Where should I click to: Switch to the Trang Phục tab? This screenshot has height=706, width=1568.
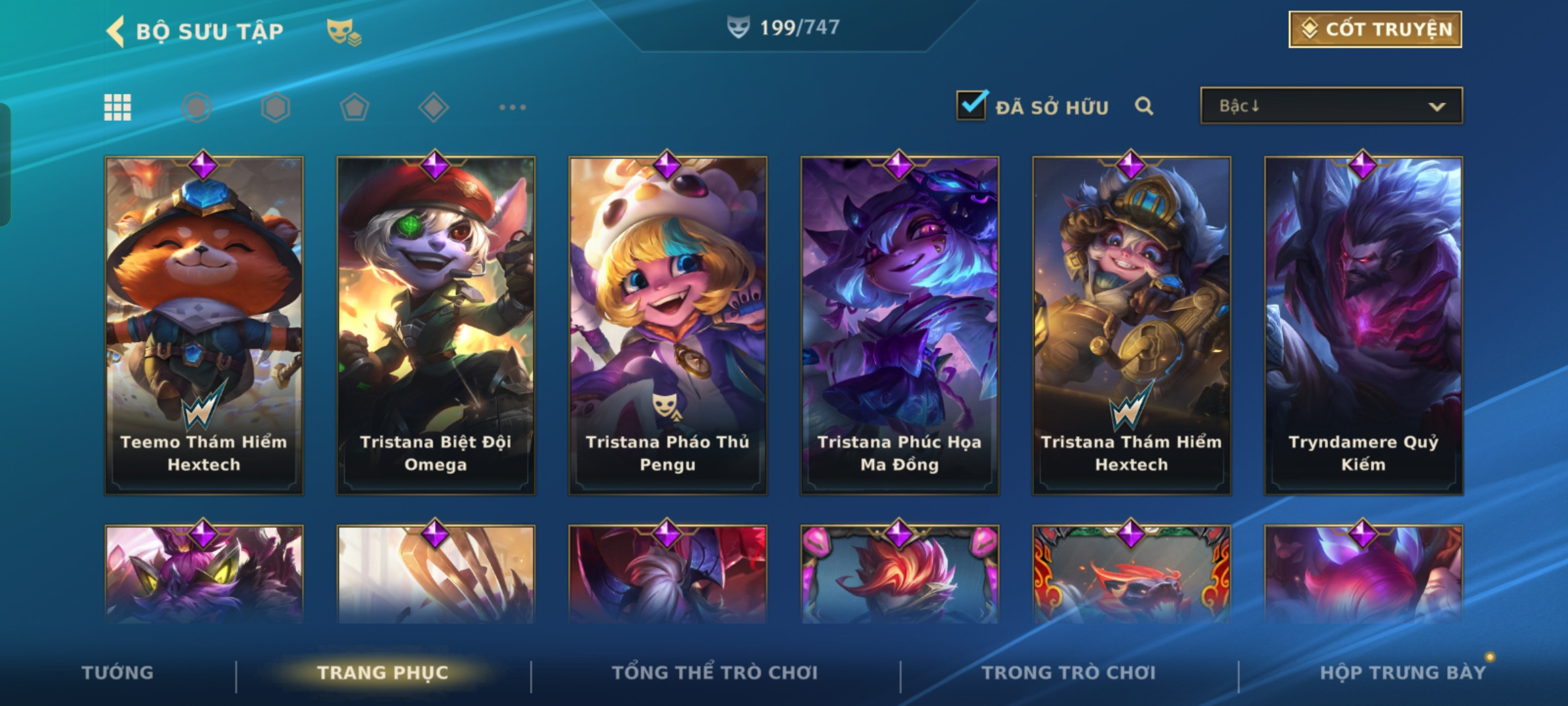pyautogui.click(x=383, y=673)
